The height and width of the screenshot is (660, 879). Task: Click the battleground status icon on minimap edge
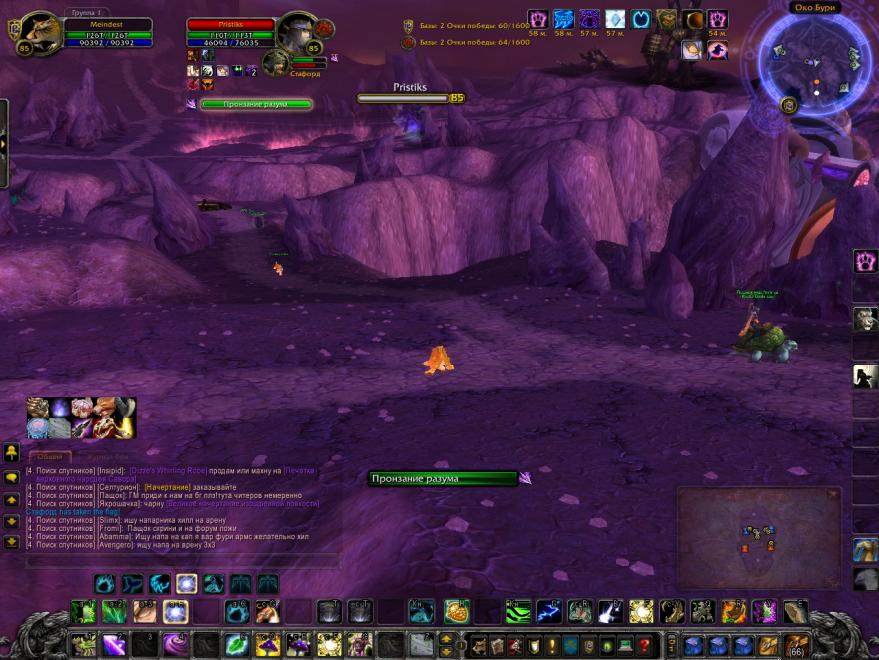(789, 105)
